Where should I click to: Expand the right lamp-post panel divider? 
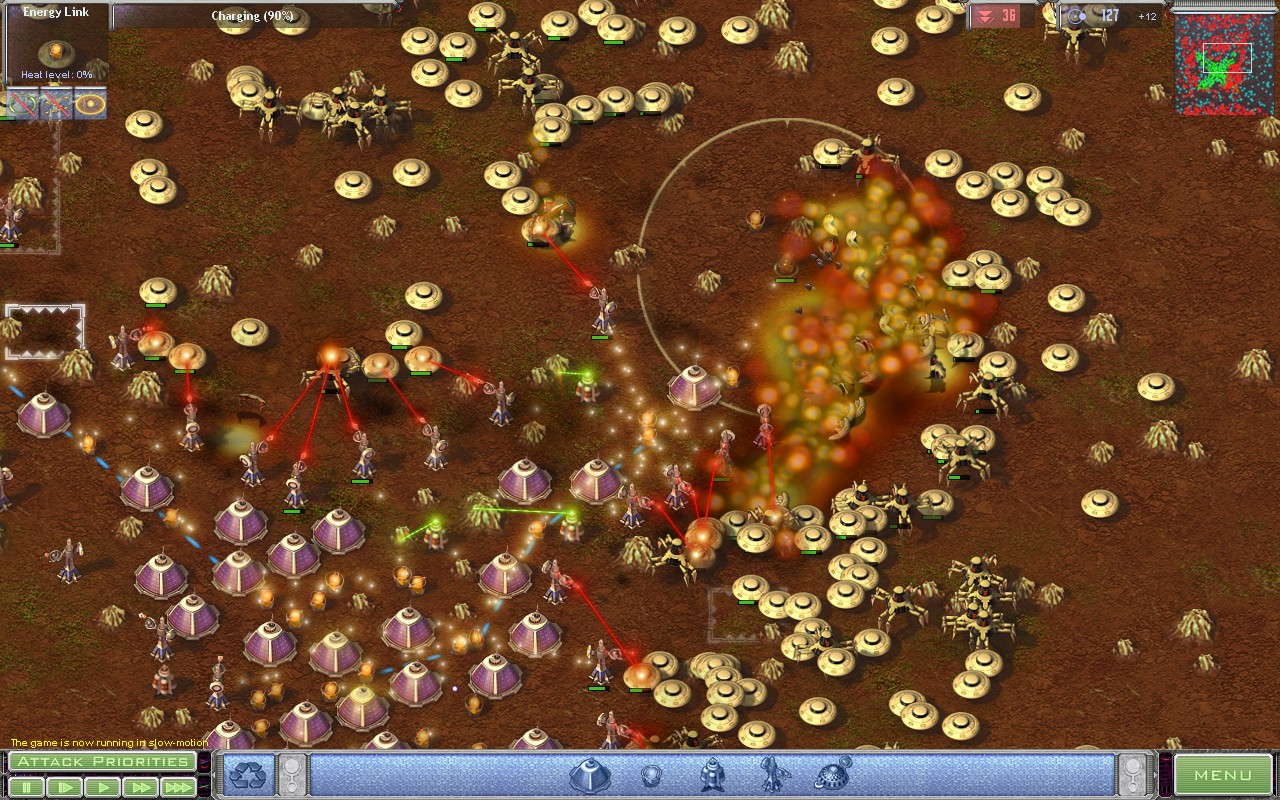click(1133, 775)
